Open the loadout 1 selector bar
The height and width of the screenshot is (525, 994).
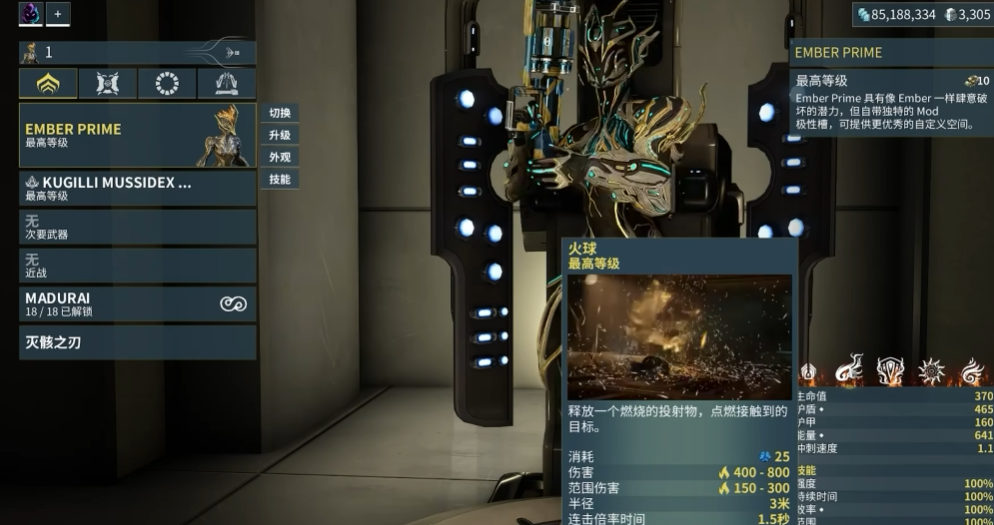137,52
